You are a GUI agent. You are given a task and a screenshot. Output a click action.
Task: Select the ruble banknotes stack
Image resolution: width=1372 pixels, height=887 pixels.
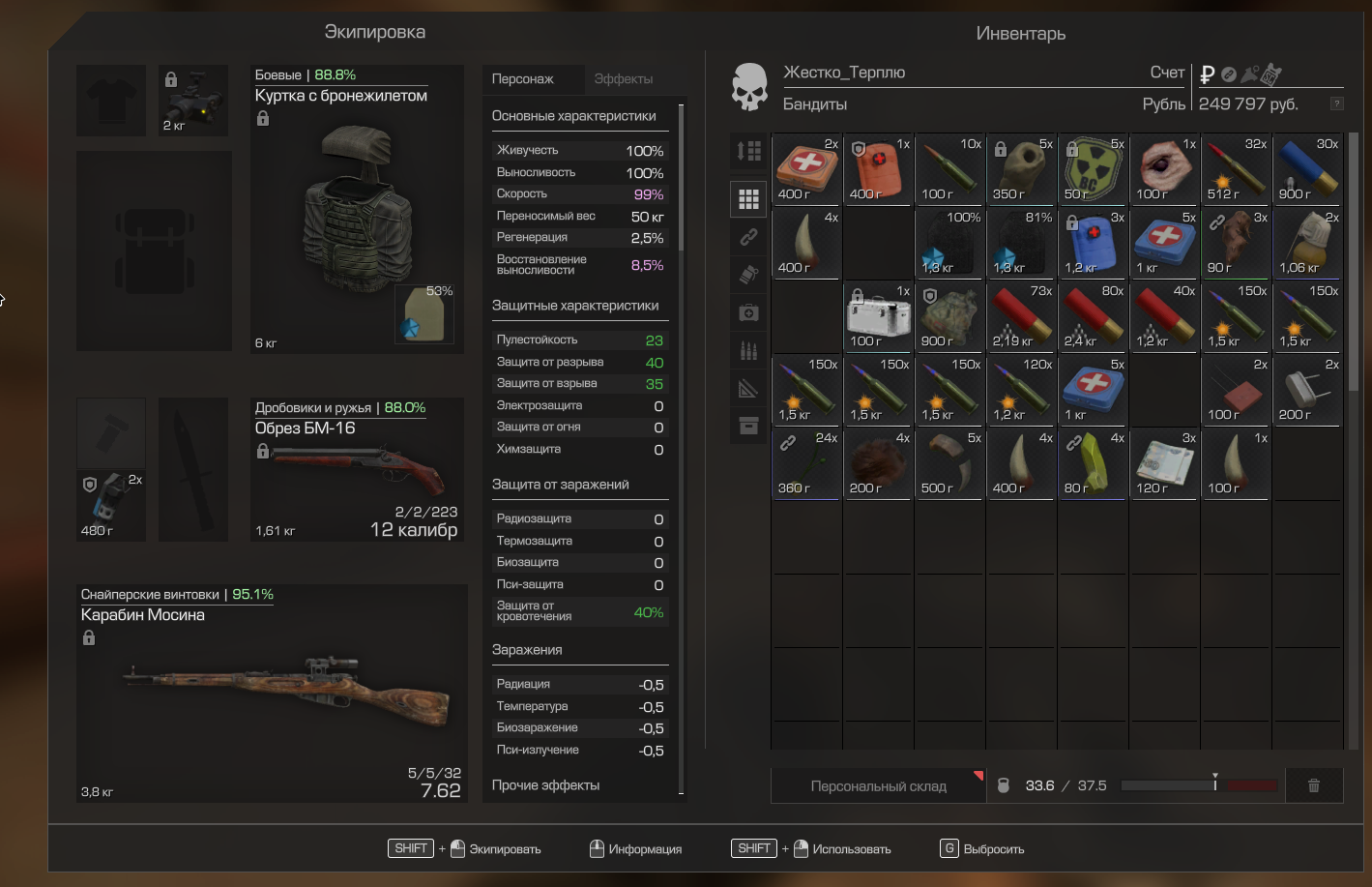click(1164, 463)
